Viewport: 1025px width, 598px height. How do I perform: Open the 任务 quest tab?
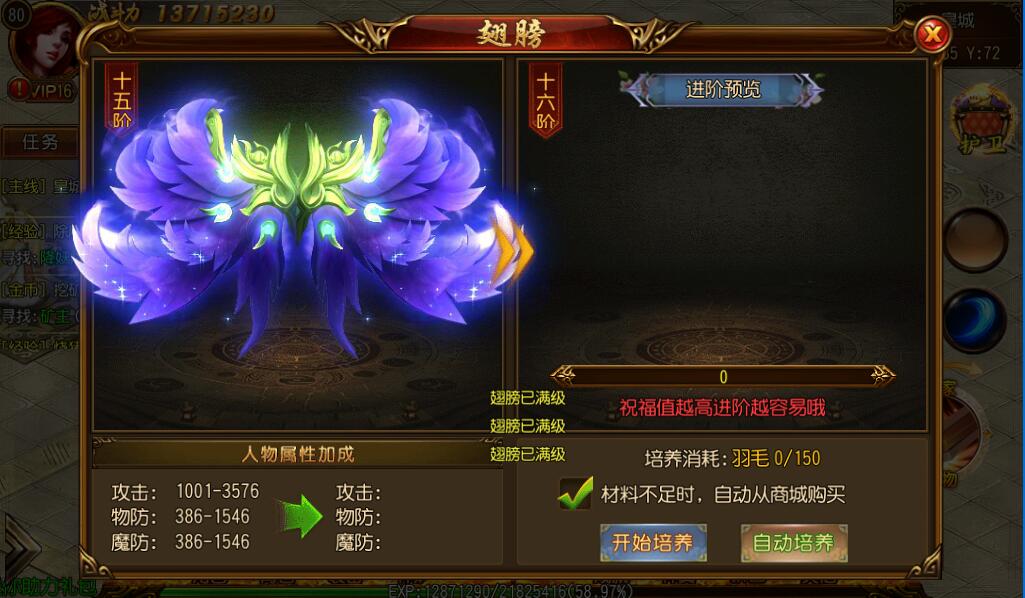pos(41,142)
